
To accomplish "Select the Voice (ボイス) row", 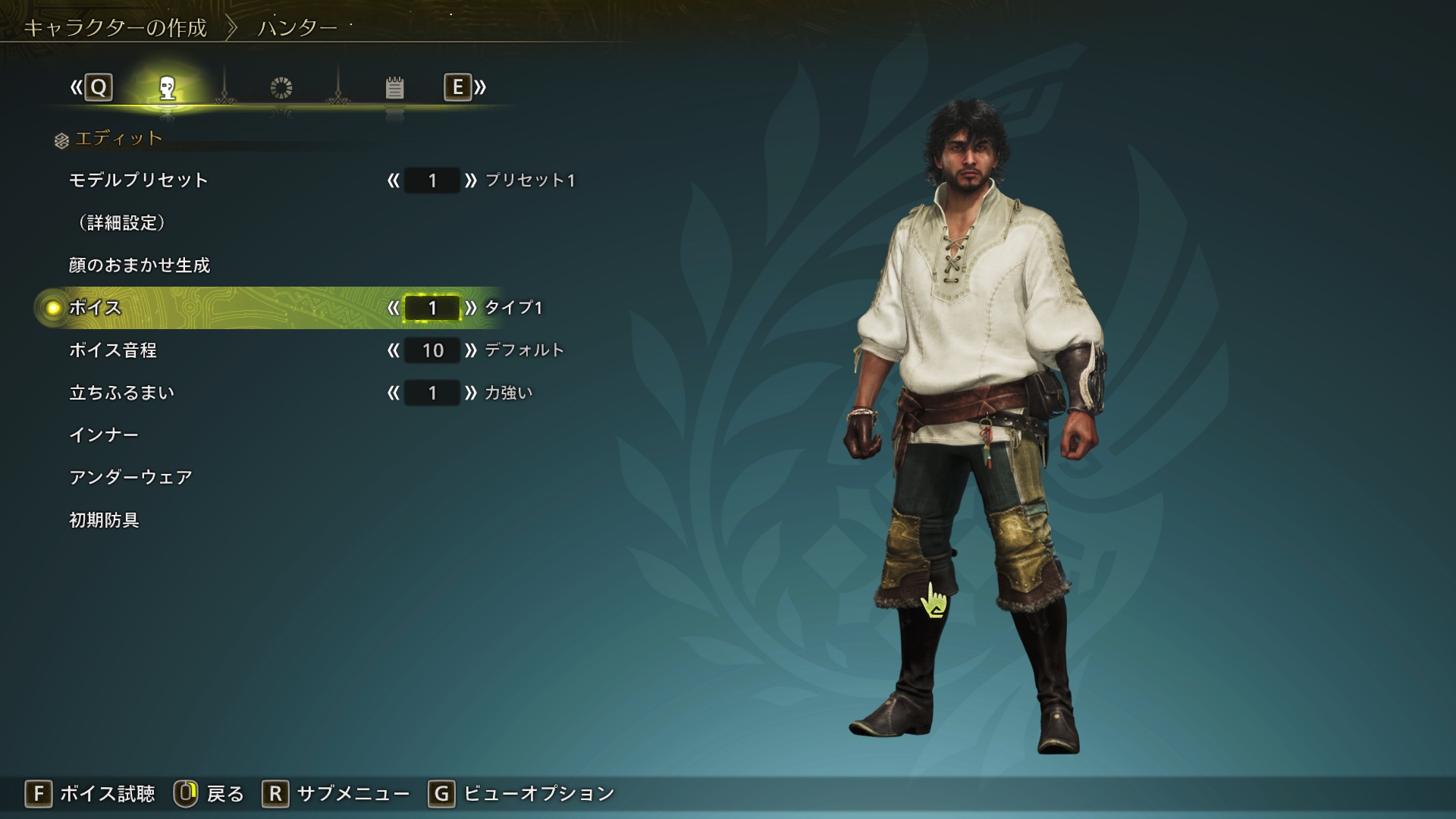I will pos(96,308).
